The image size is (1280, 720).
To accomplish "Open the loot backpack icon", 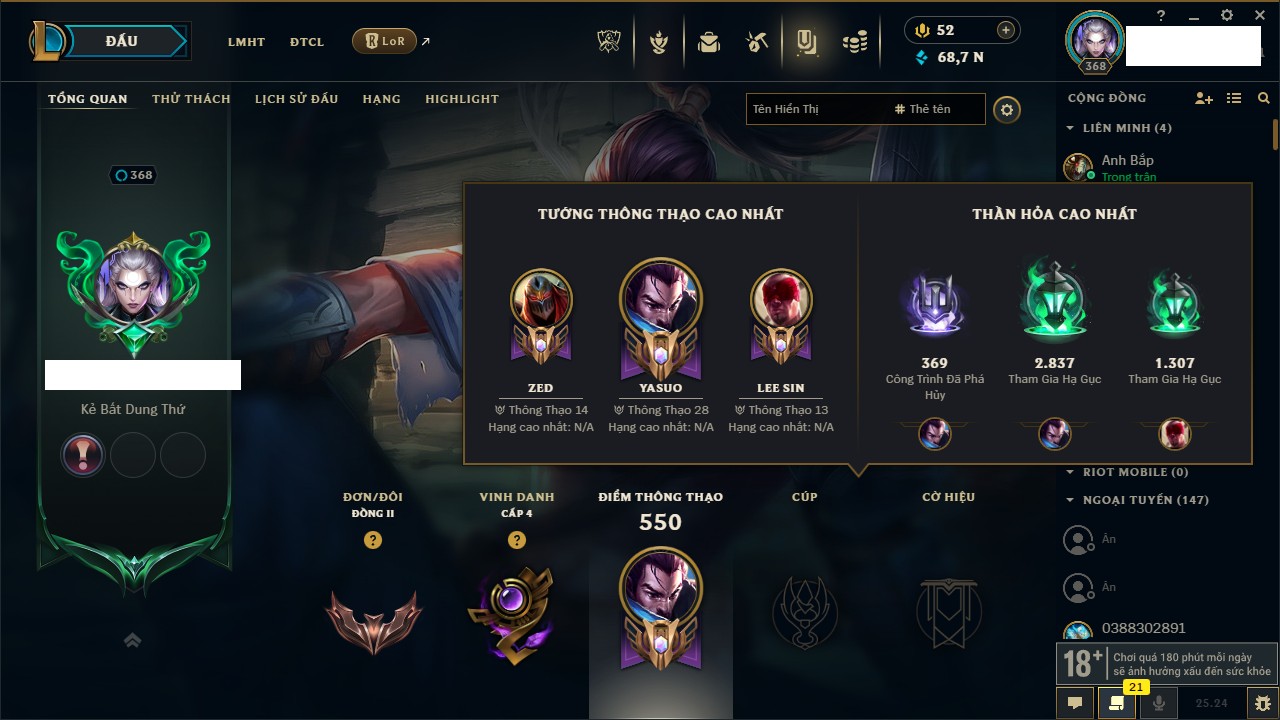I will click(709, 42).
